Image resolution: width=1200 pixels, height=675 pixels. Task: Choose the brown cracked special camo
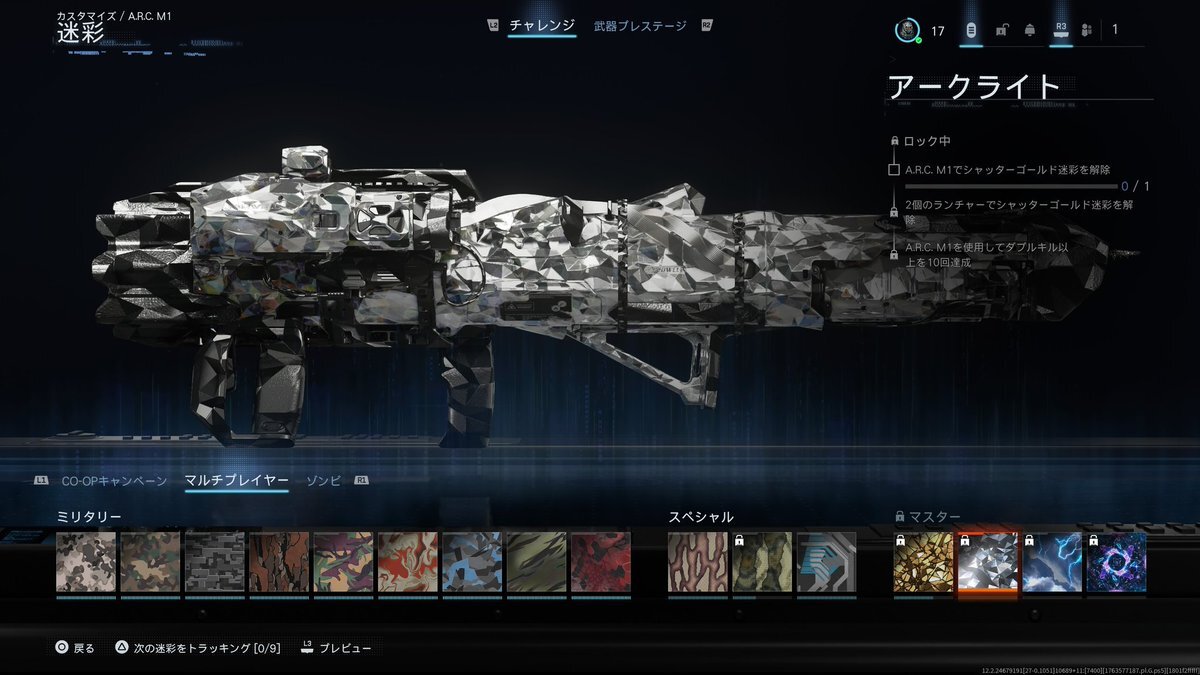[697, 562]
